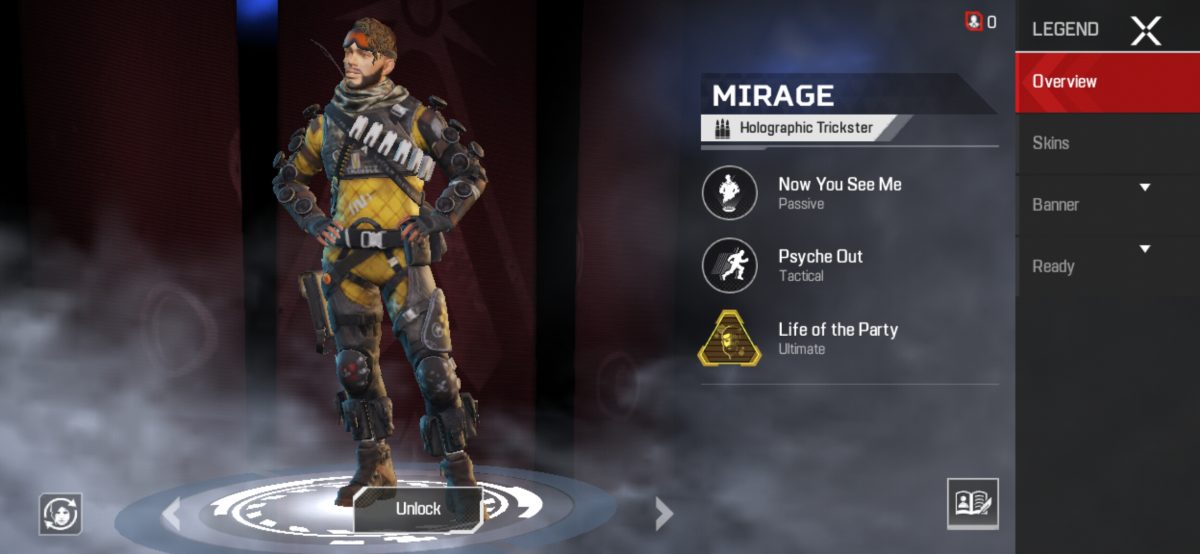Show the previous legend with left arrow
The image size is (1200, 554).
(172, 514)
